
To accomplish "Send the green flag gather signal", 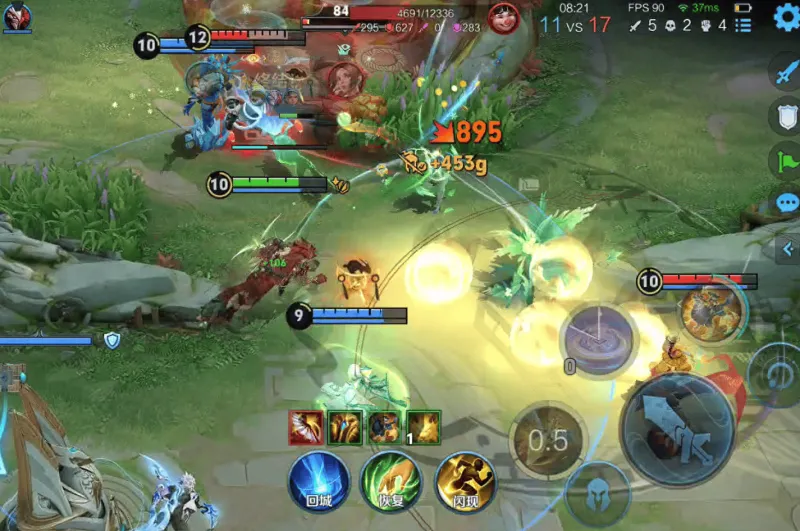I will pyautogui.click(x=786, y=160).
